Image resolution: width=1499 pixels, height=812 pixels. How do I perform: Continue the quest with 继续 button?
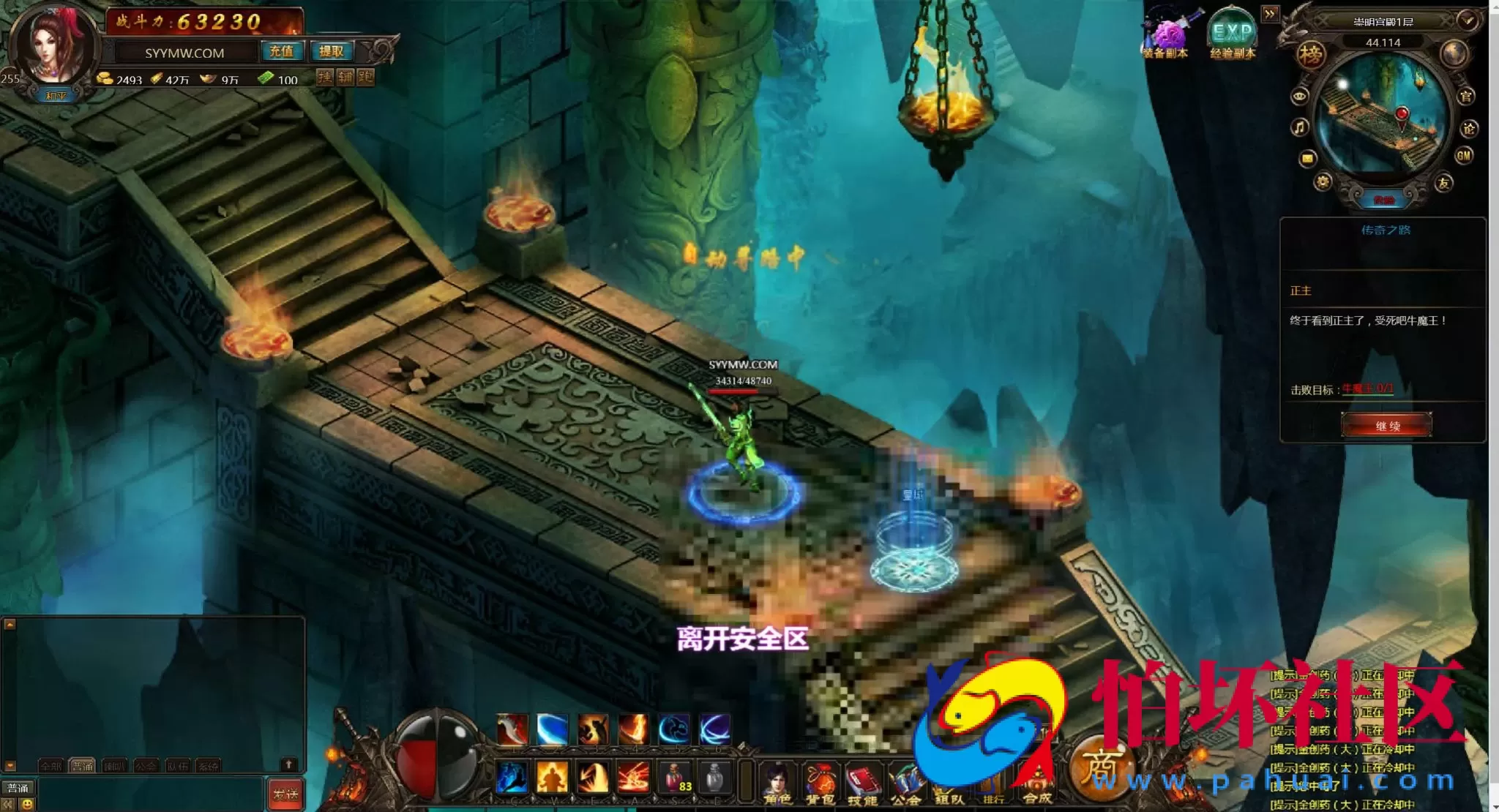(1386, 426)
